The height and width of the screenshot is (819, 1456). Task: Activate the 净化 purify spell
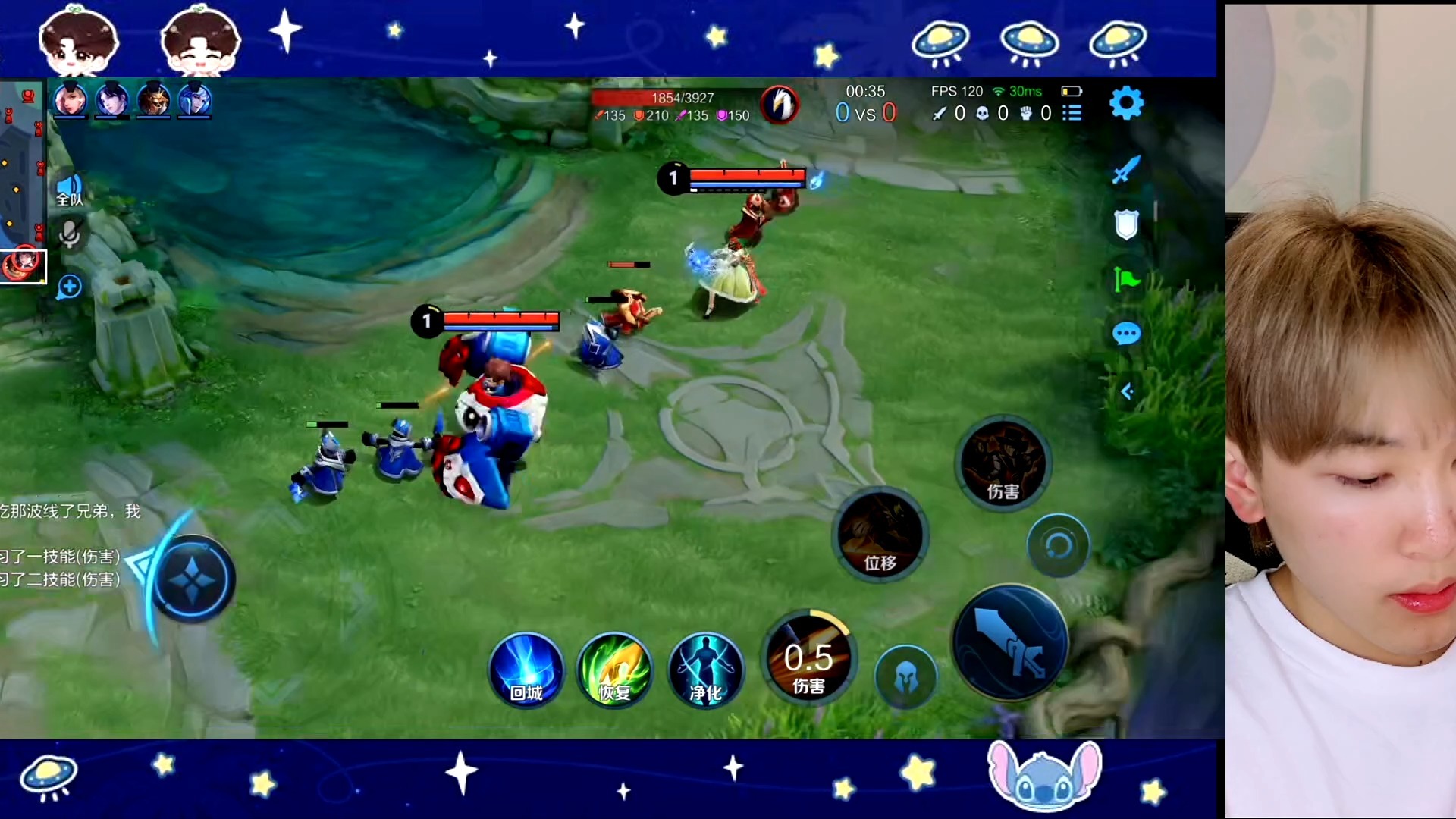click(705, 672)
